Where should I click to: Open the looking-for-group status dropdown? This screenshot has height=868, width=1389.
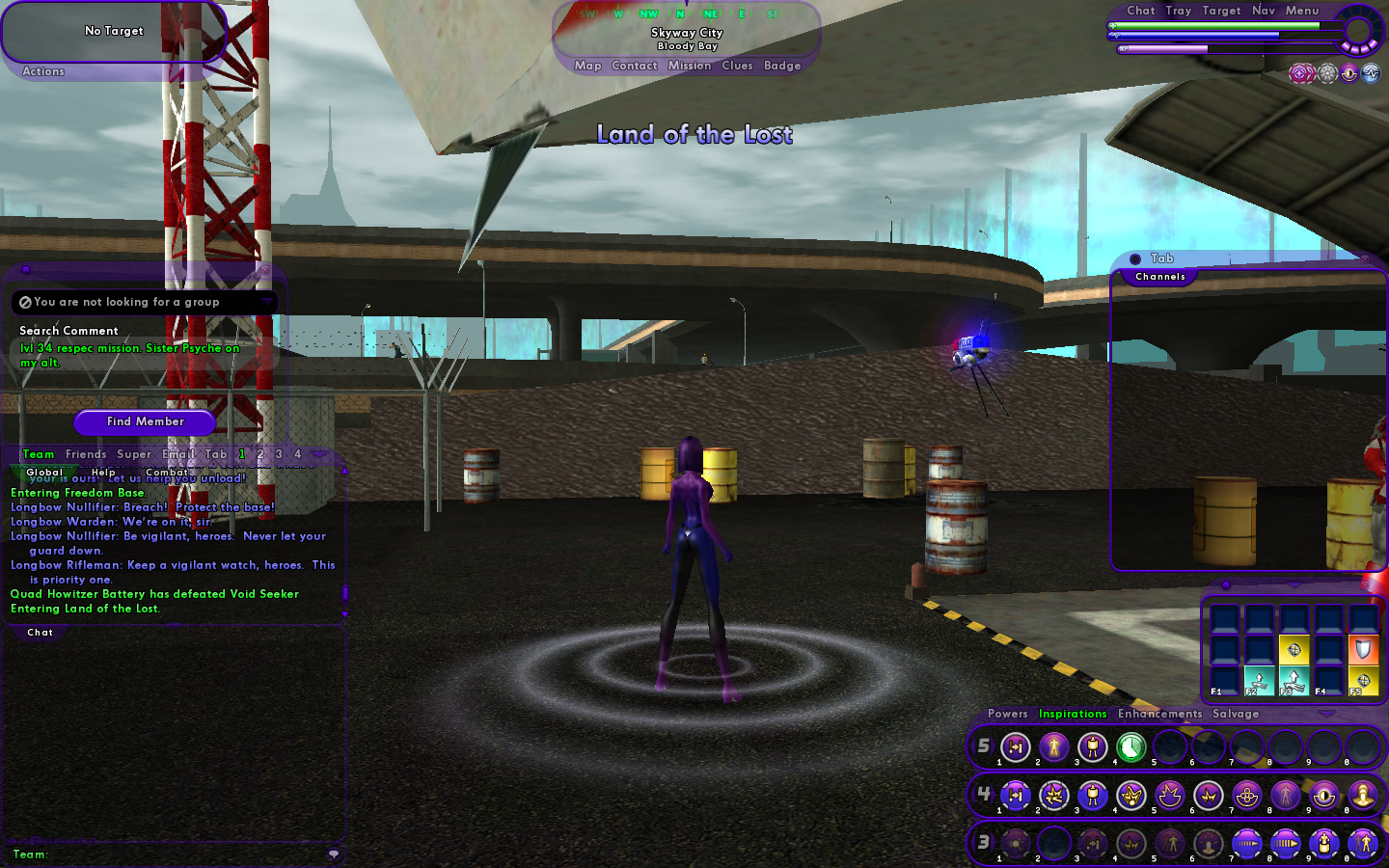pyautogui.click(x=267, y=302)
